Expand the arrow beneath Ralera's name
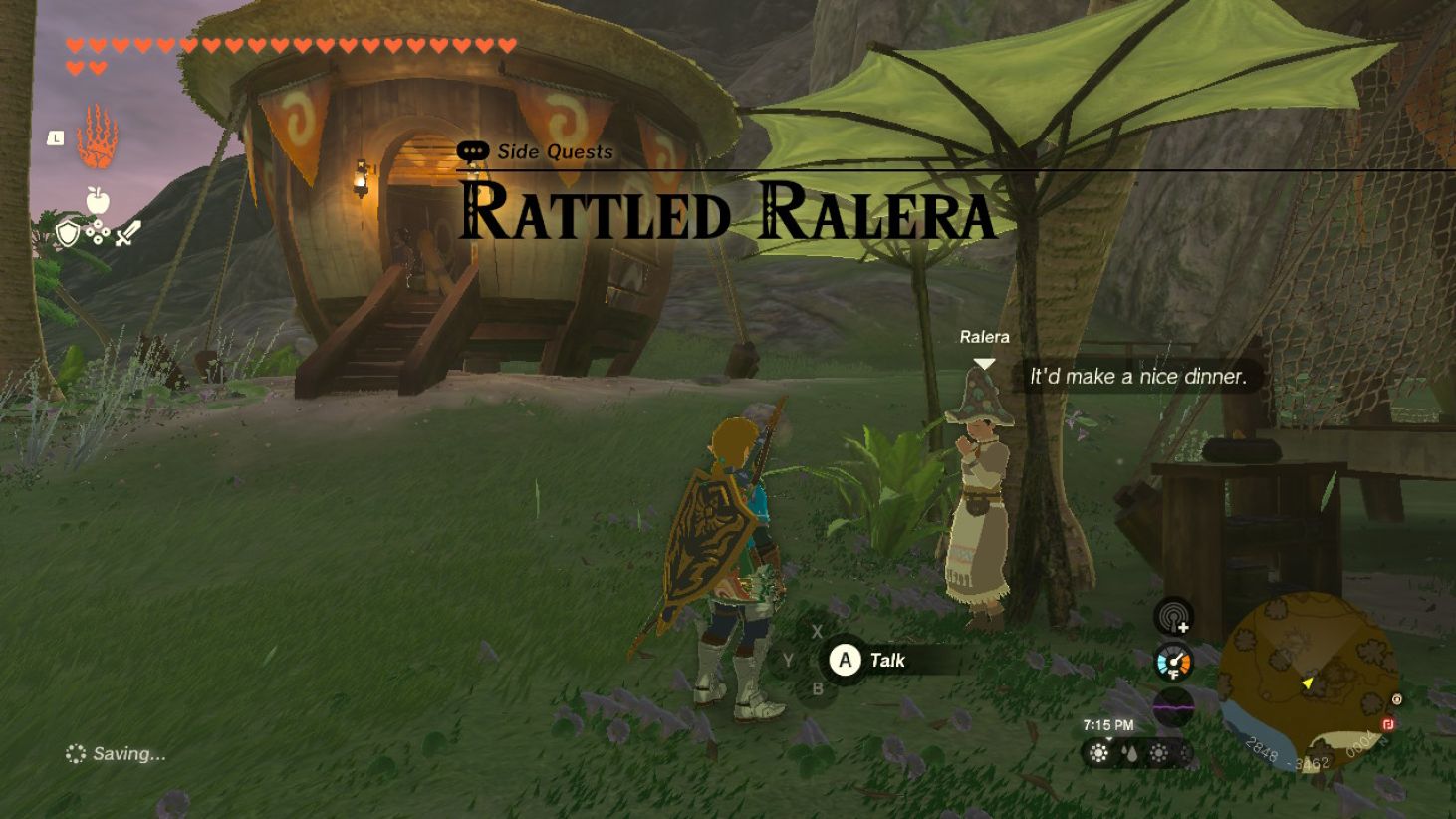The width and height of the screenshot is (1456, 819). [x=984, y=363]
